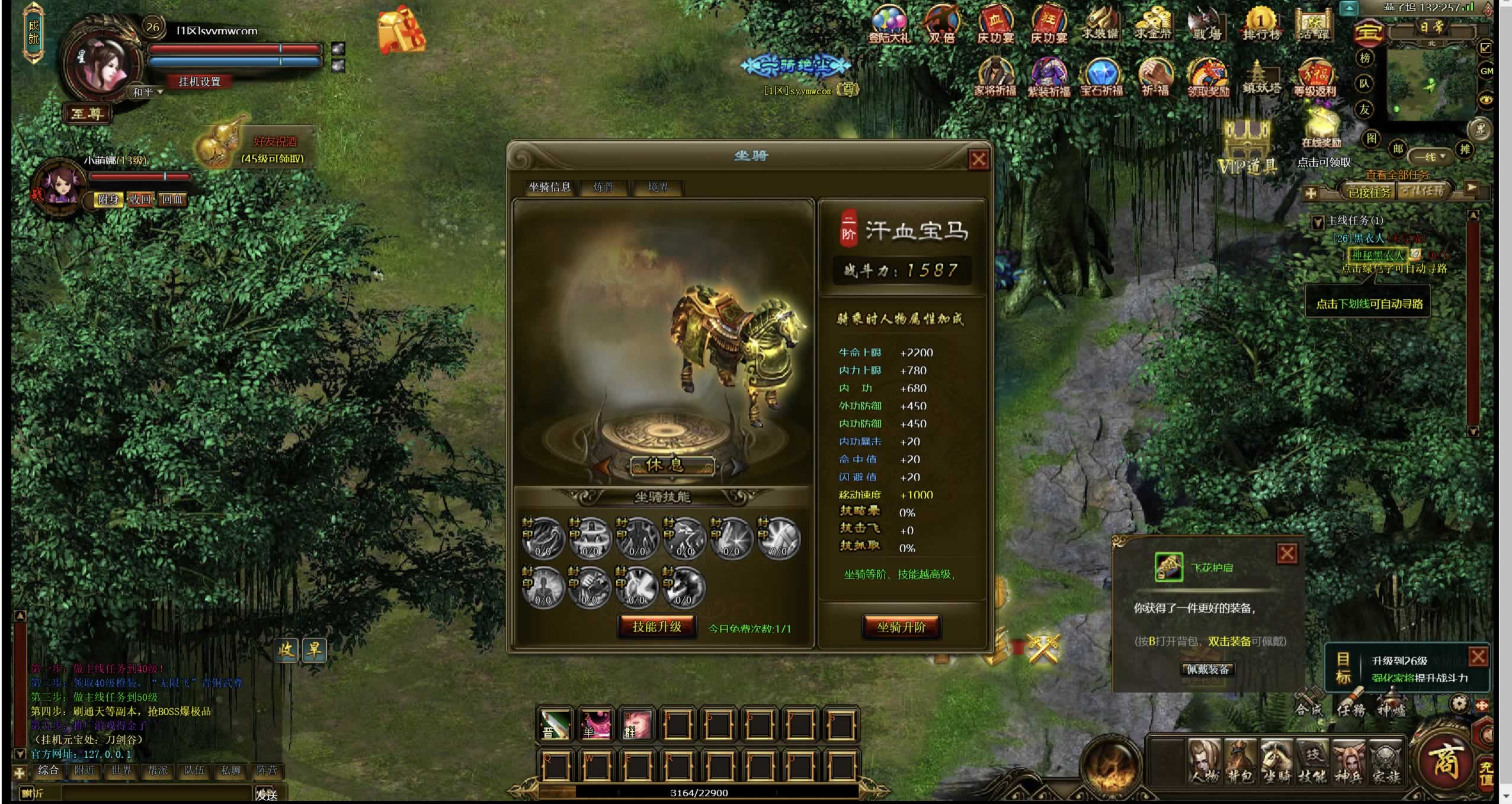
Task: Select the 世界 chat channel tab
Action: (121, 770)
